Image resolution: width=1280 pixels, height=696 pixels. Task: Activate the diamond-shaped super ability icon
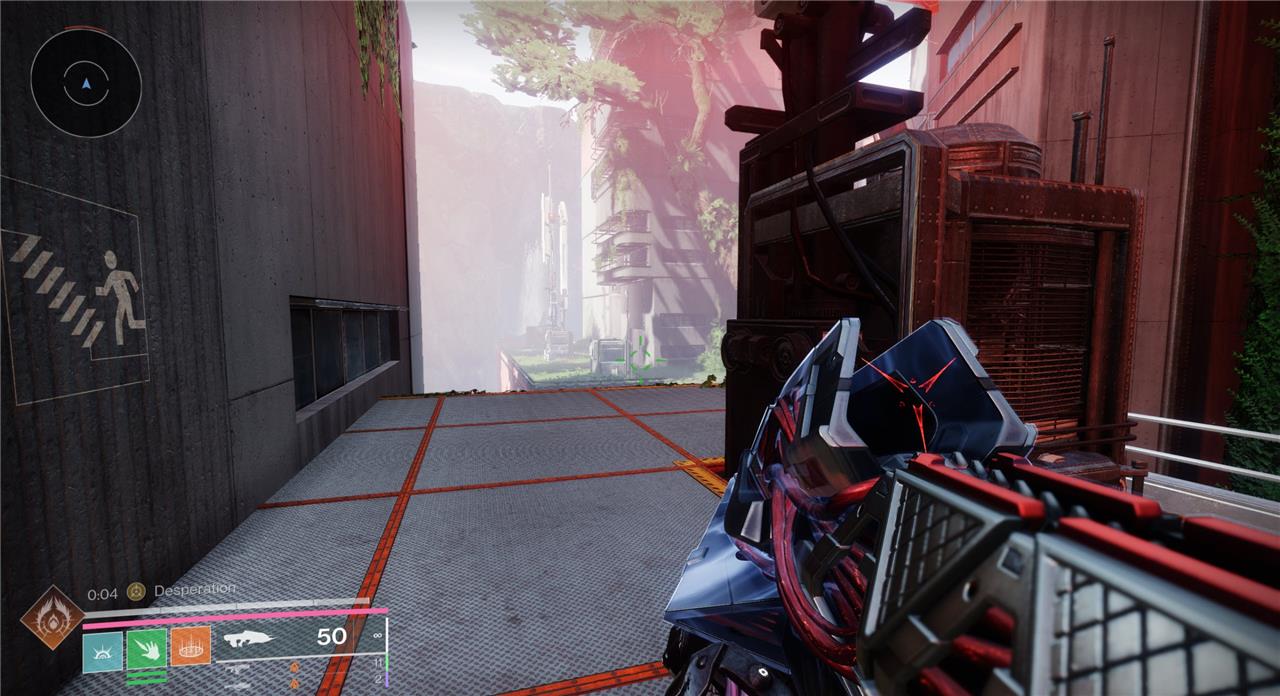[x=51, y=618]
